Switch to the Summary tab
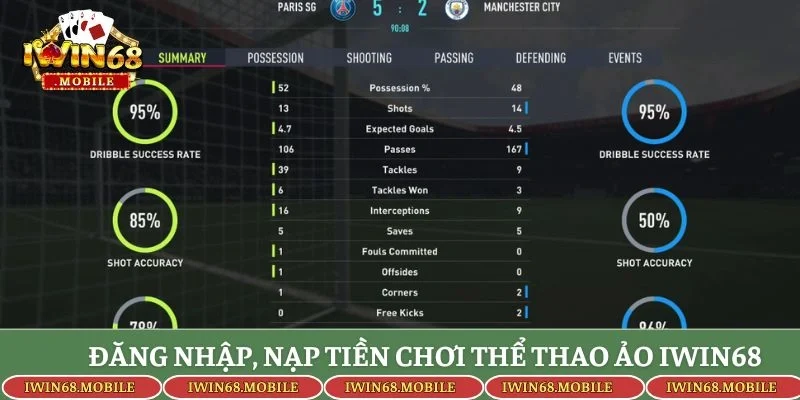 click(182, 58)
